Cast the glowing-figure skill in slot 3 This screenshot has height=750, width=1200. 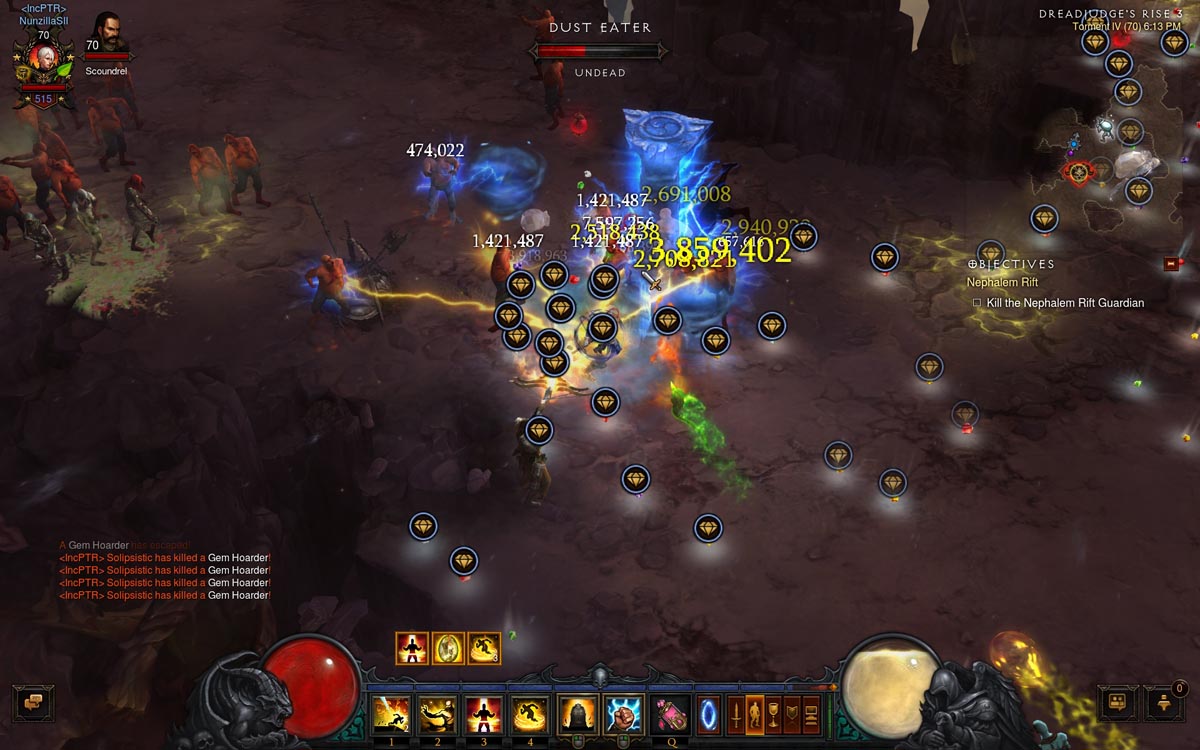coord(483,715)
